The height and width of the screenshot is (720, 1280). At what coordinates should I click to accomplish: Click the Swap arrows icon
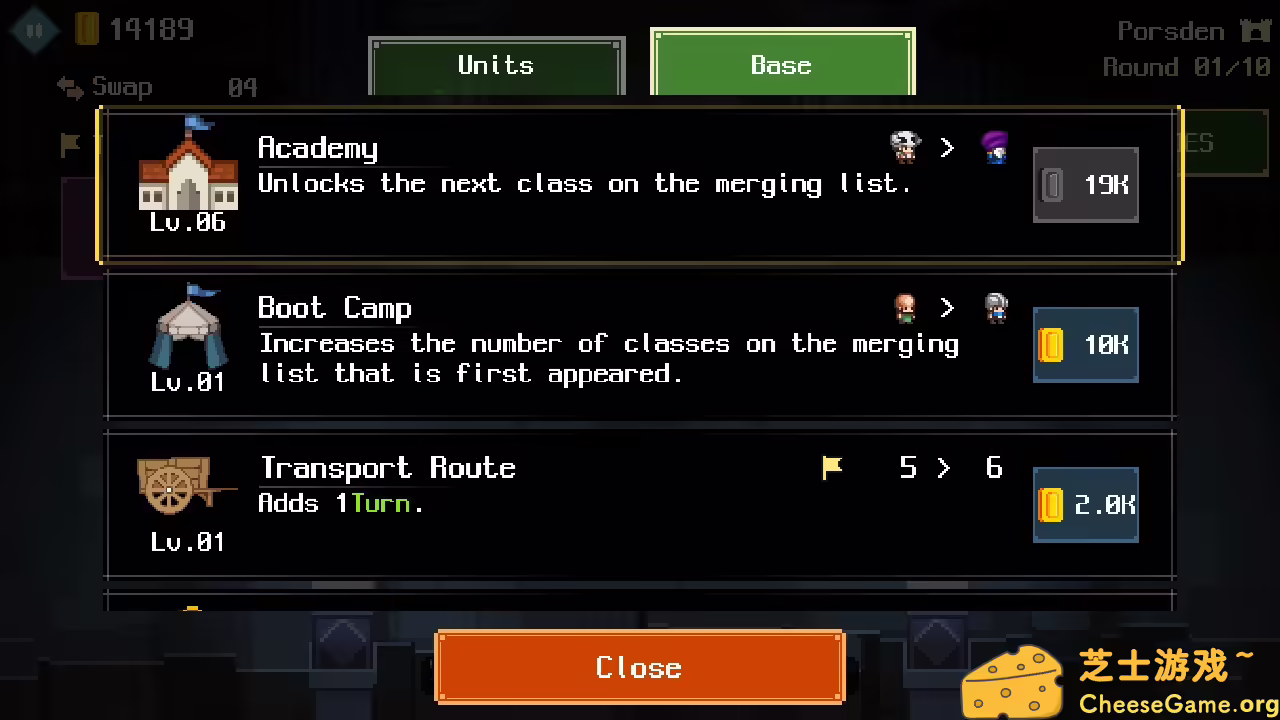pos(68,88)
